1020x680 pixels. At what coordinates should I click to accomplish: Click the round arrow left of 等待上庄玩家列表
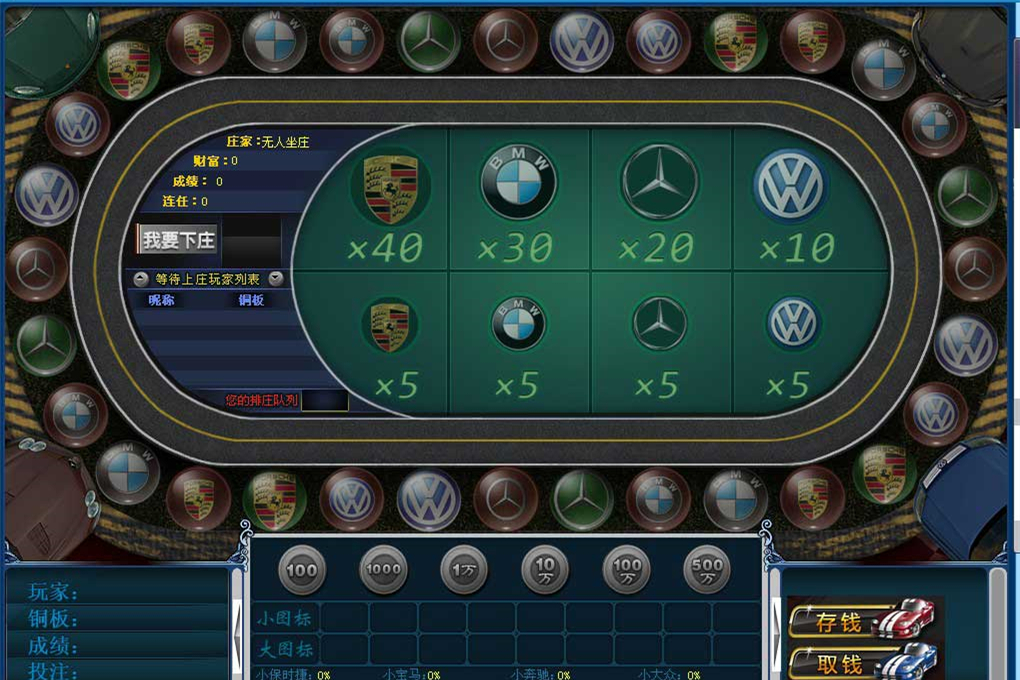point(141,279)
